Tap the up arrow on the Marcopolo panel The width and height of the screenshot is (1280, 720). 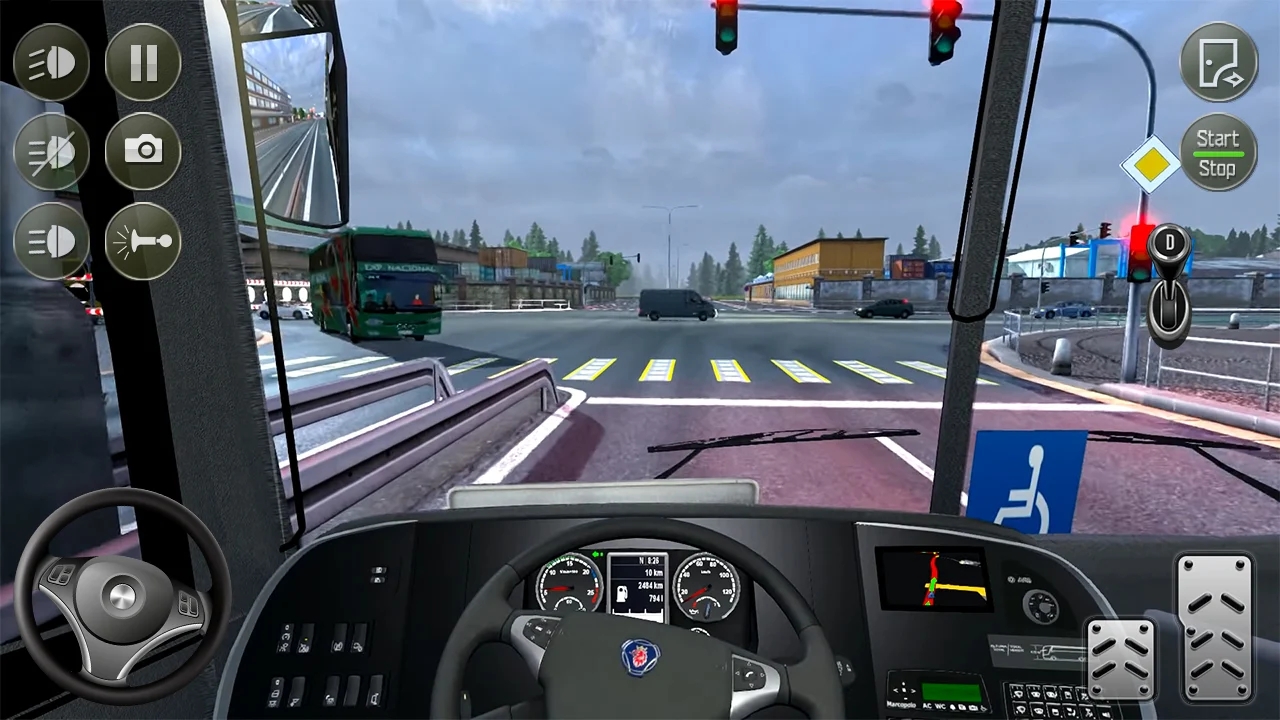[903, 684]
